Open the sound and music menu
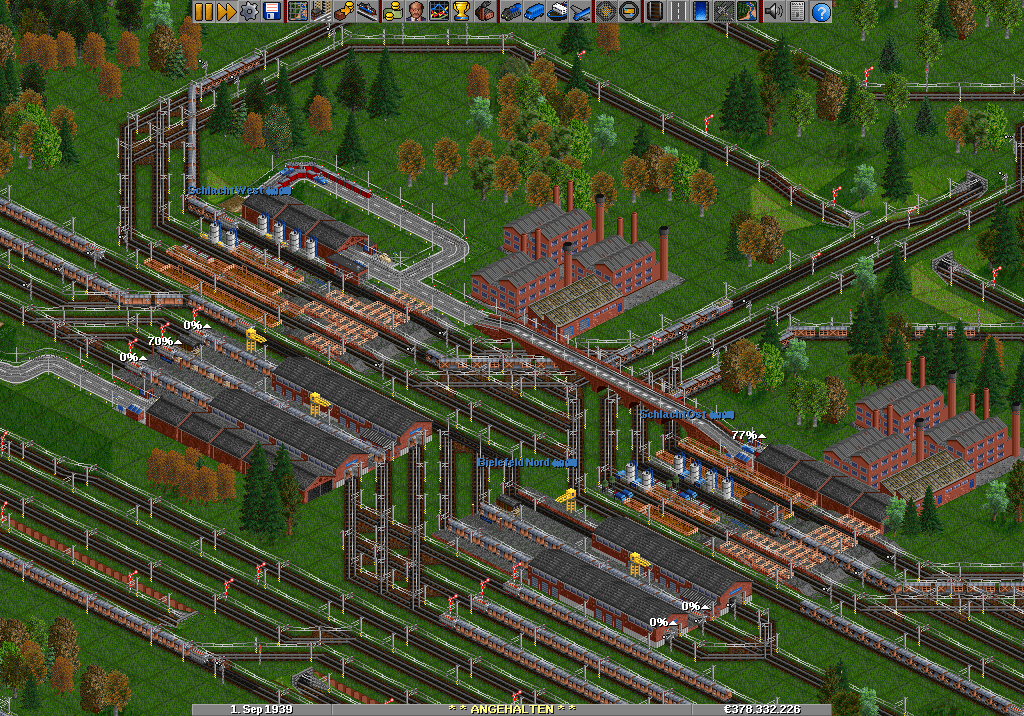 [773, 11]
